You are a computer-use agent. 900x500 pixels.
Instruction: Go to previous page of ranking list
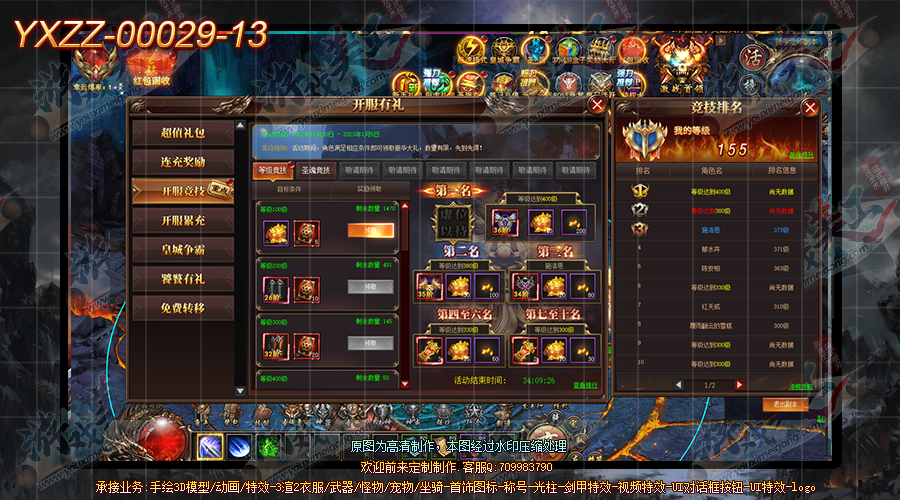click(x=679, y=384)
